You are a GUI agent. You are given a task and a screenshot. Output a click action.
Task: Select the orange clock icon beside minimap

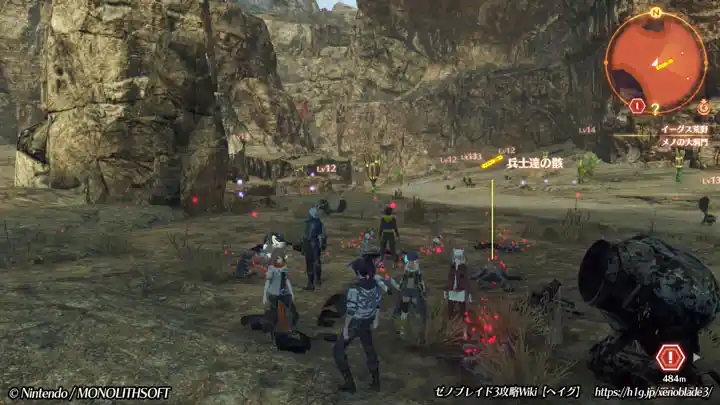pos(703,106)
